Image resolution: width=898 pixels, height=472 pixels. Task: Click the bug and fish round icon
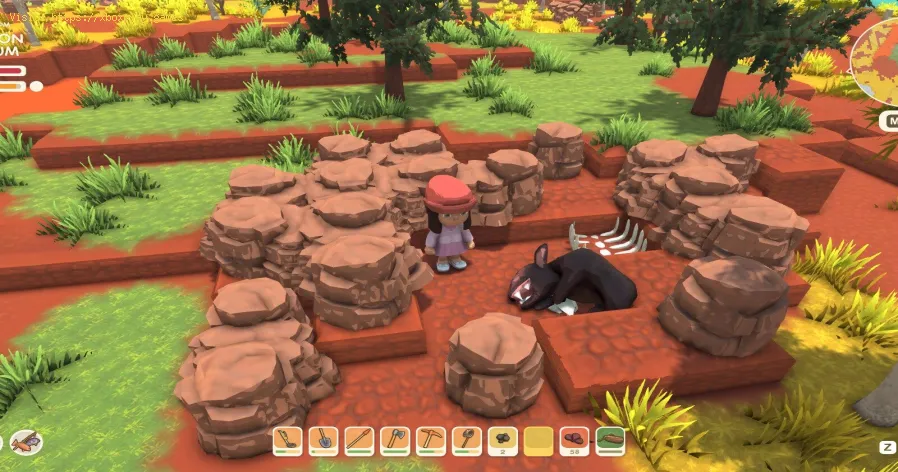click(26, 441)
